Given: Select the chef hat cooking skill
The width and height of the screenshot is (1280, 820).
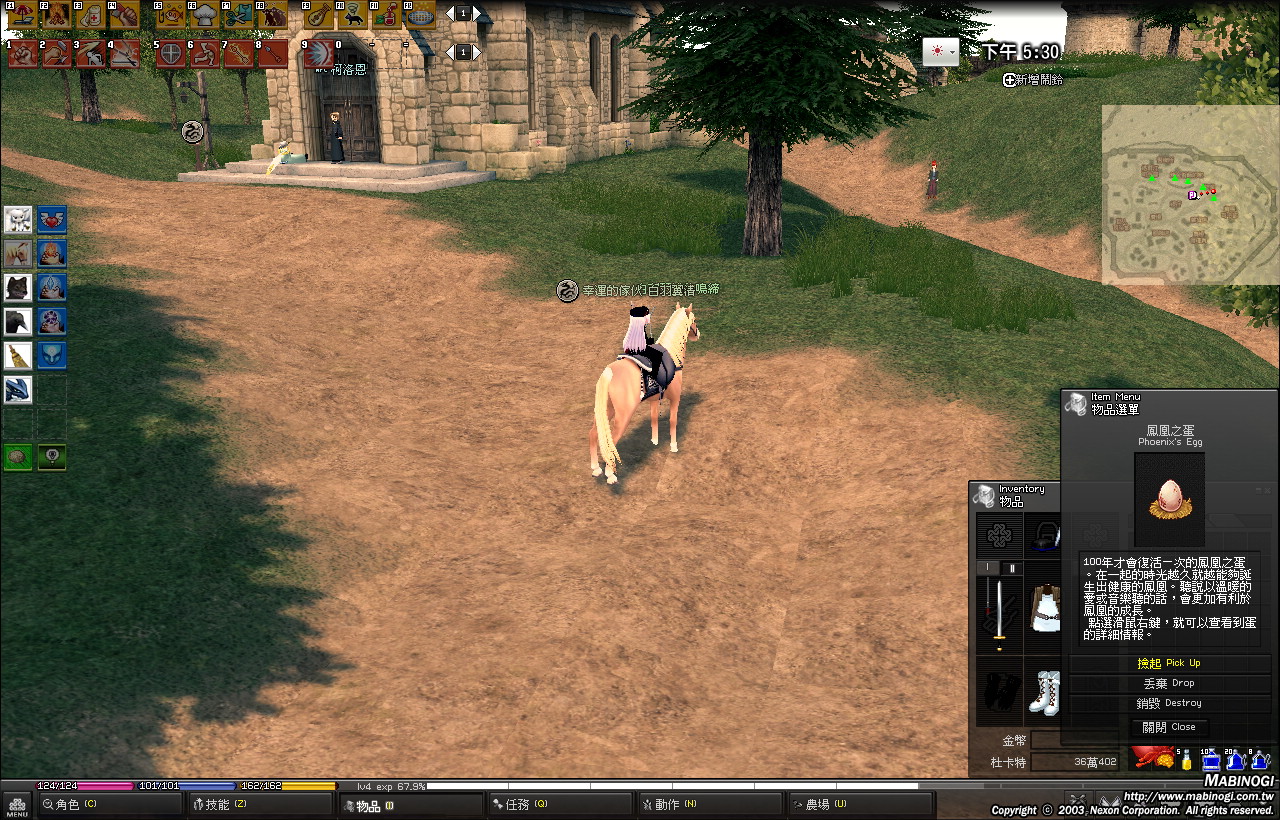Looking at the screenshot, I should coord(205,15).
